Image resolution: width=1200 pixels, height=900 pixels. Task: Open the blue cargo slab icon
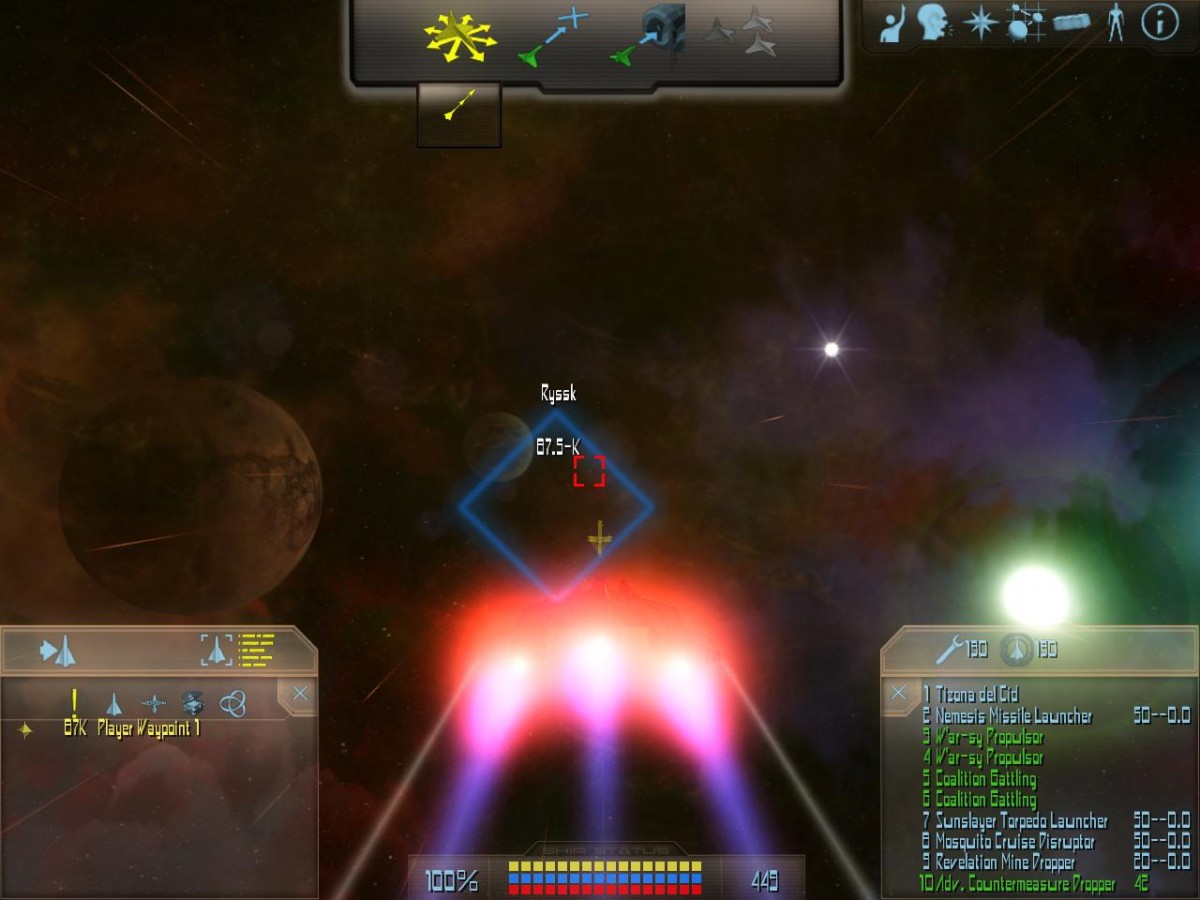pos(1071,23)
